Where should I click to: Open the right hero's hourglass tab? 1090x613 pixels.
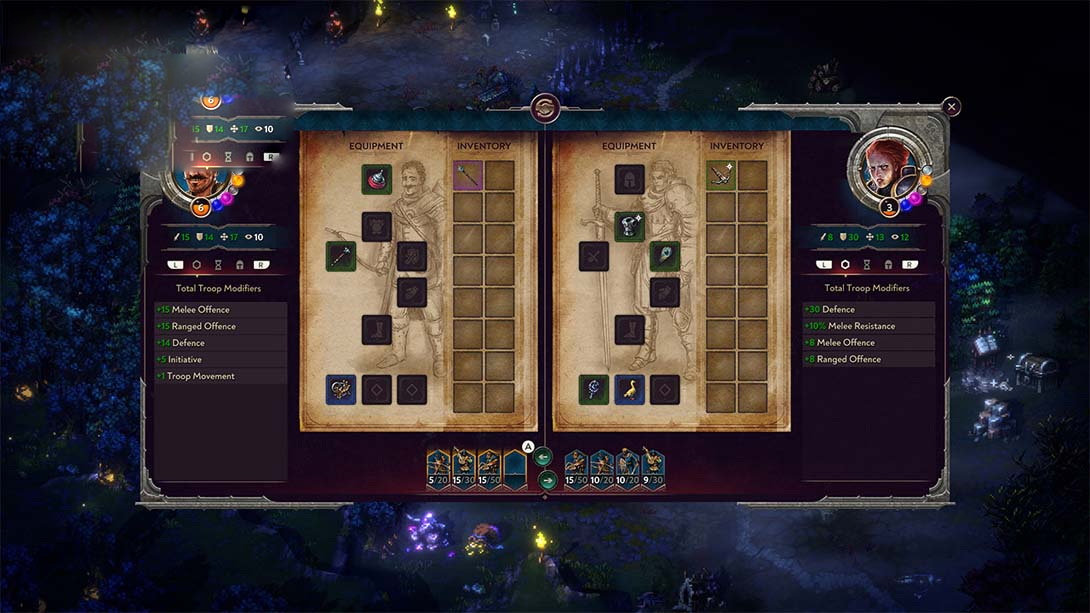click(868, 265)
